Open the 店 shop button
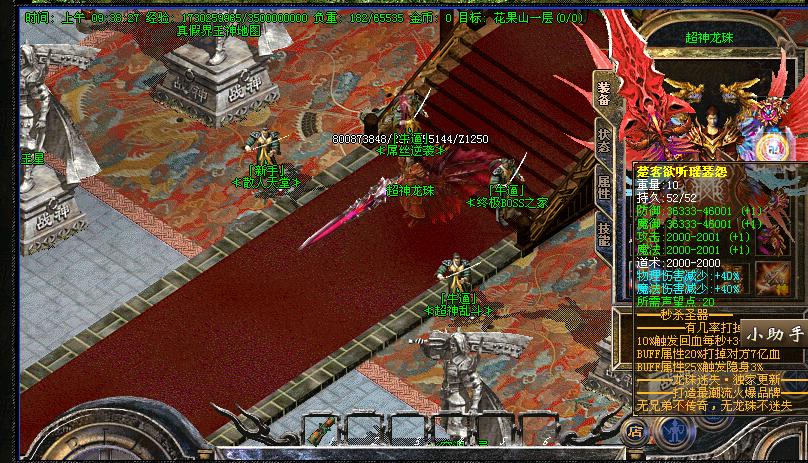This screenshot has height=463, width=808. tap(635, 432)
